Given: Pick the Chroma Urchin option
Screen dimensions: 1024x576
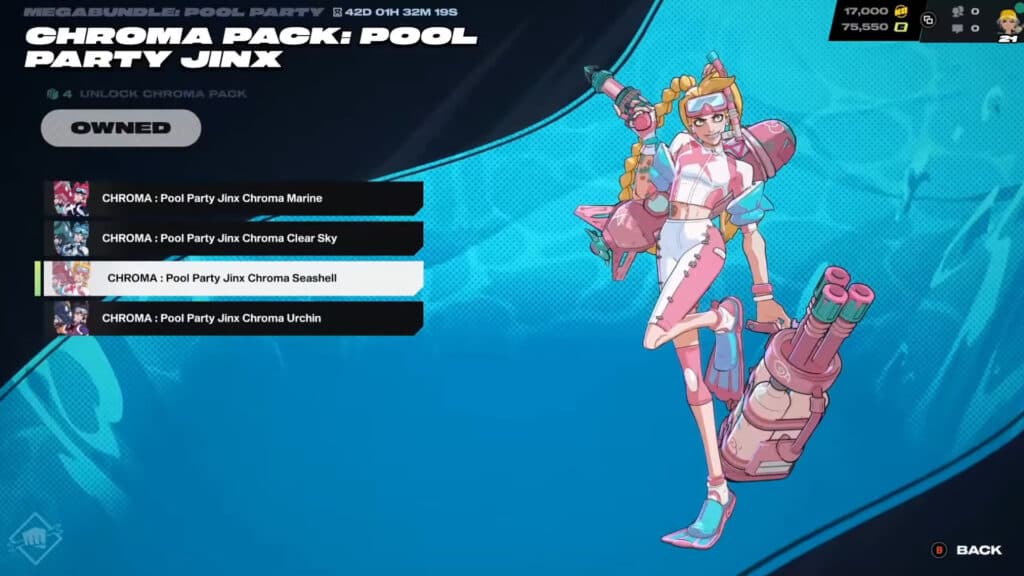Looking at the screenshot, I should point(233,318).
